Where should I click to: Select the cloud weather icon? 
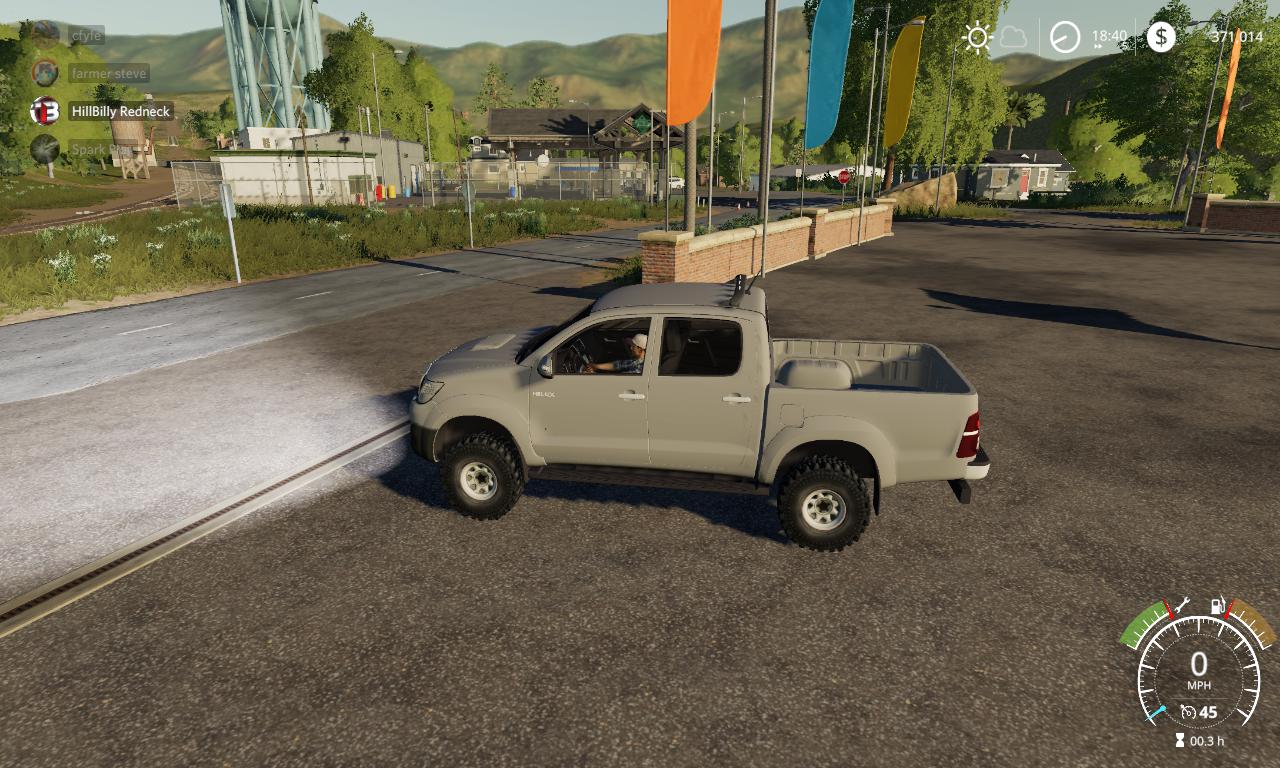click(1013, 38)
